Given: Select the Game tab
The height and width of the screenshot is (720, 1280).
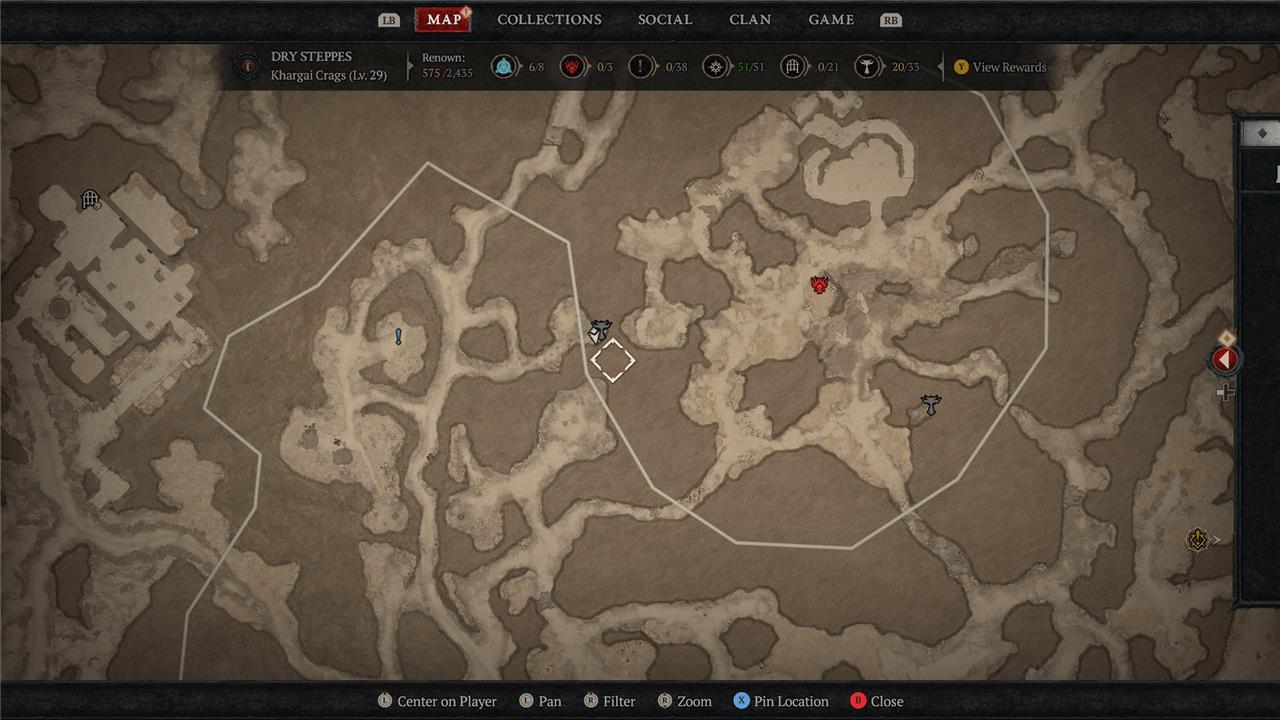Looking at the screenshot, I should point(831,20).
